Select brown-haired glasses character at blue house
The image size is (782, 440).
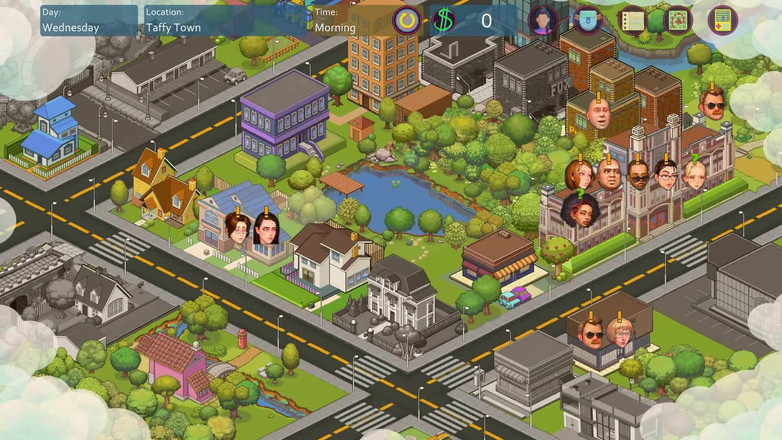point(238,229)
